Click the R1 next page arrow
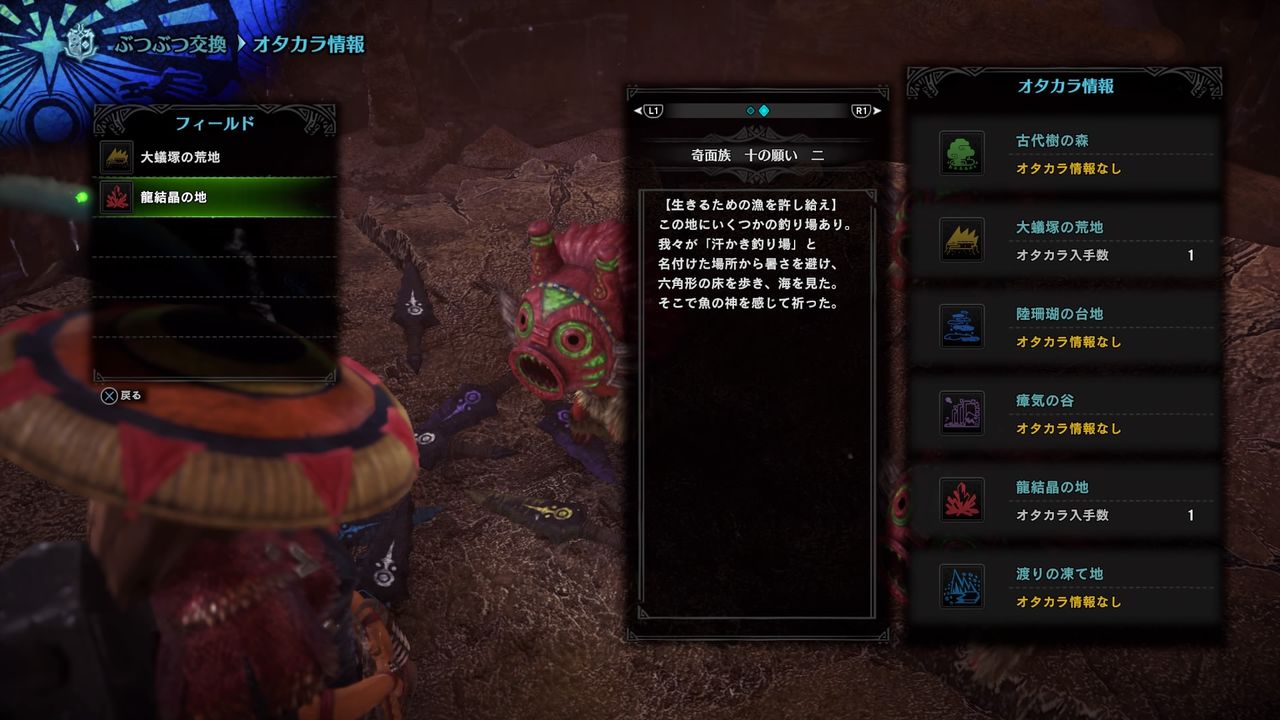 pos(866,110)
